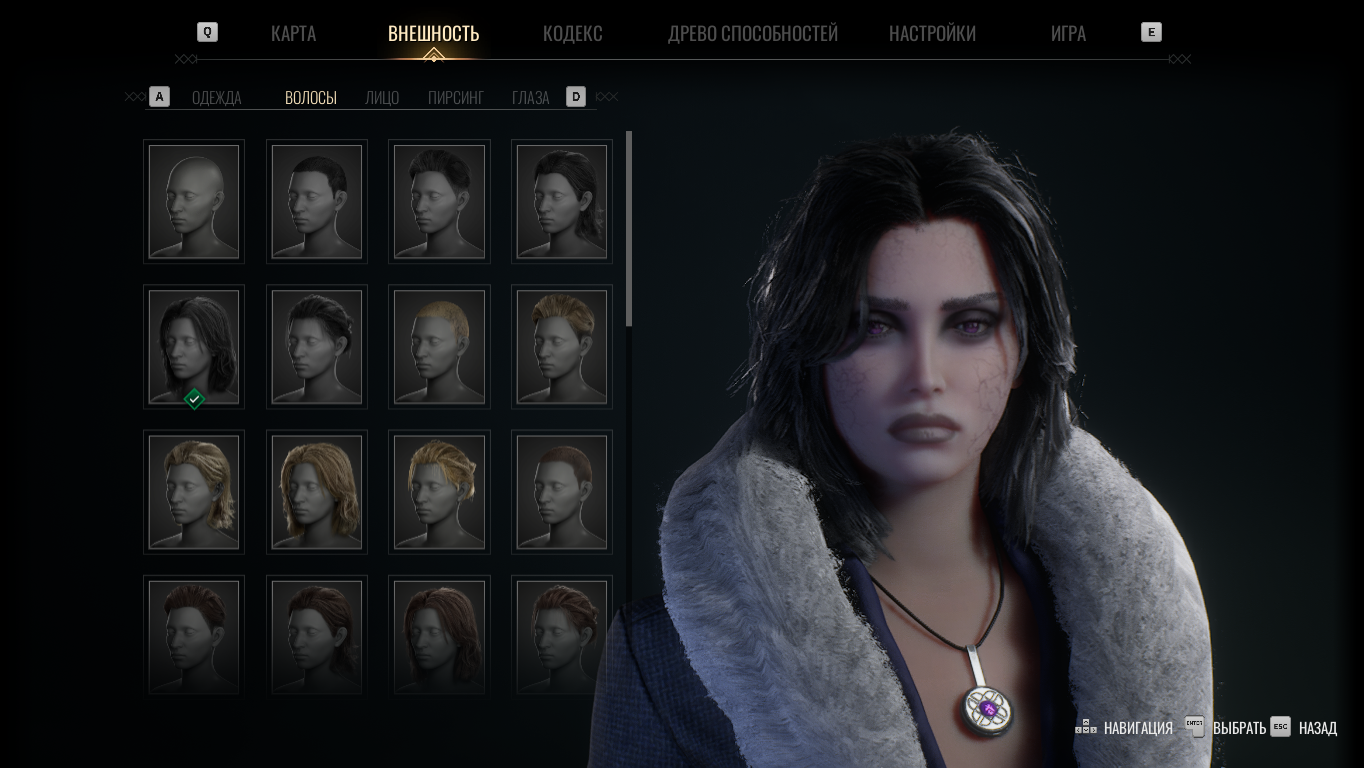This screenshot has width=1364, height=768.
Task: Select the Игра tab
Action: point(1068,33)
